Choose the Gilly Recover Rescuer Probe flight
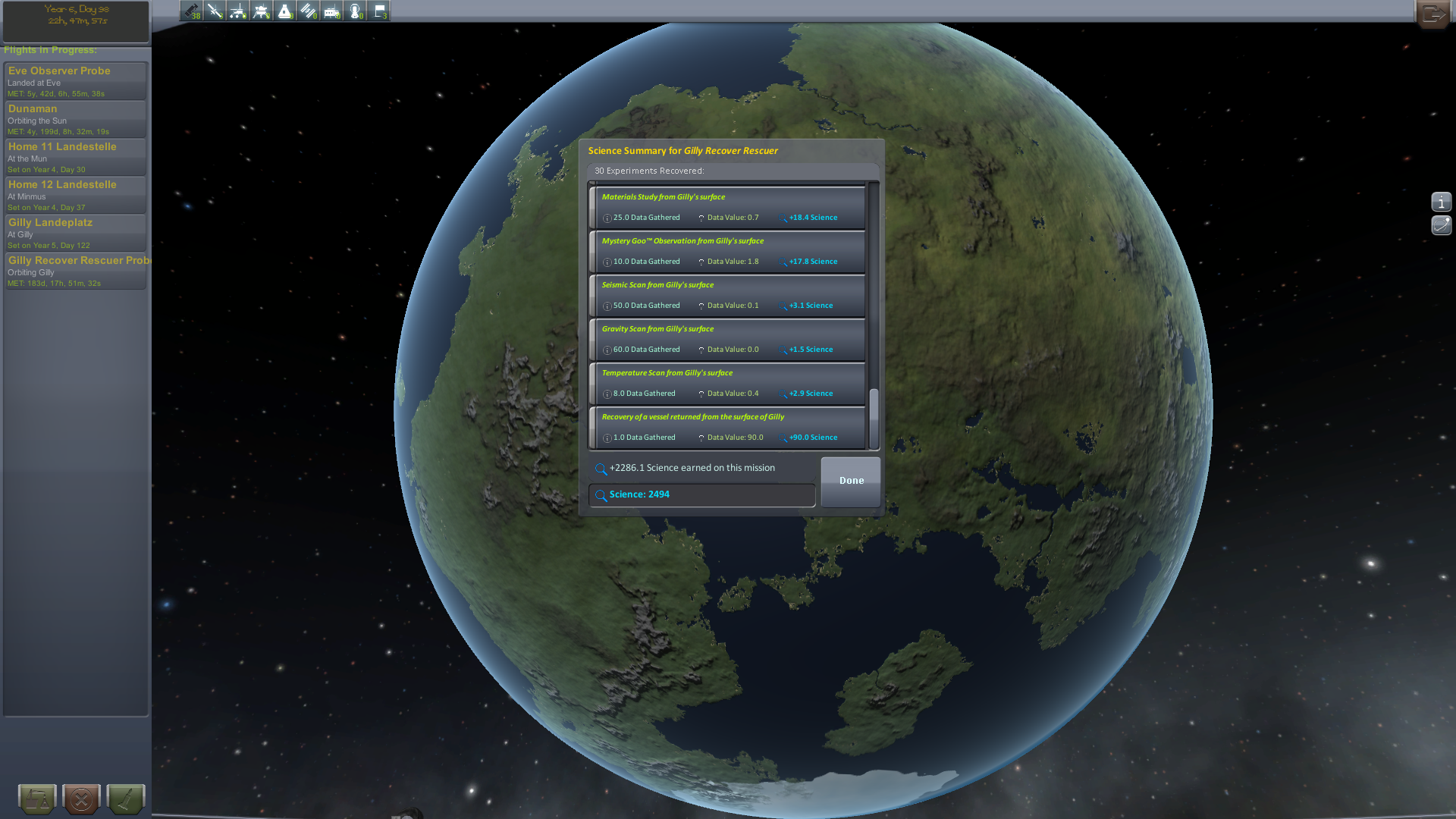The height and width of the screenshot is (819, 1456). pos(75,271)
